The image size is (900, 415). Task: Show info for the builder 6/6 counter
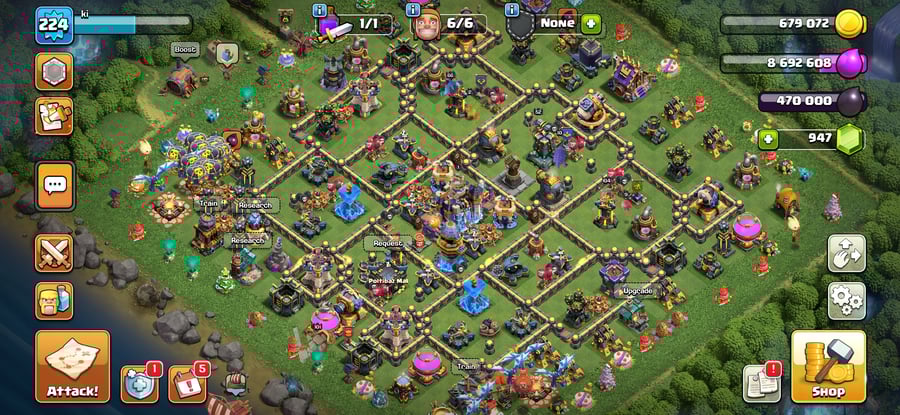click(415, 11)
